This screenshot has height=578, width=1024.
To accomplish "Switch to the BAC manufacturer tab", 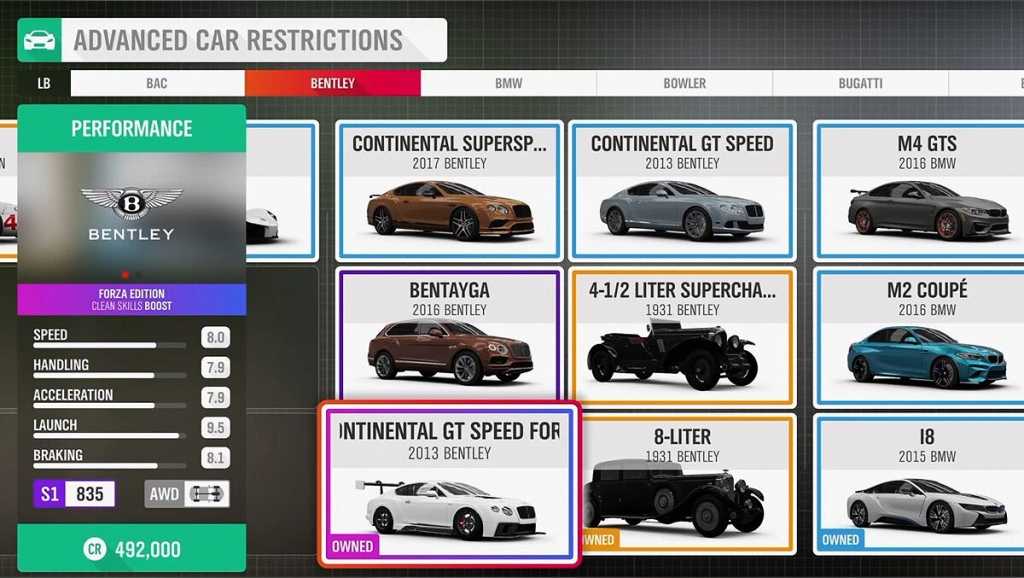I will pyautogui.click(x=157, y=84).
